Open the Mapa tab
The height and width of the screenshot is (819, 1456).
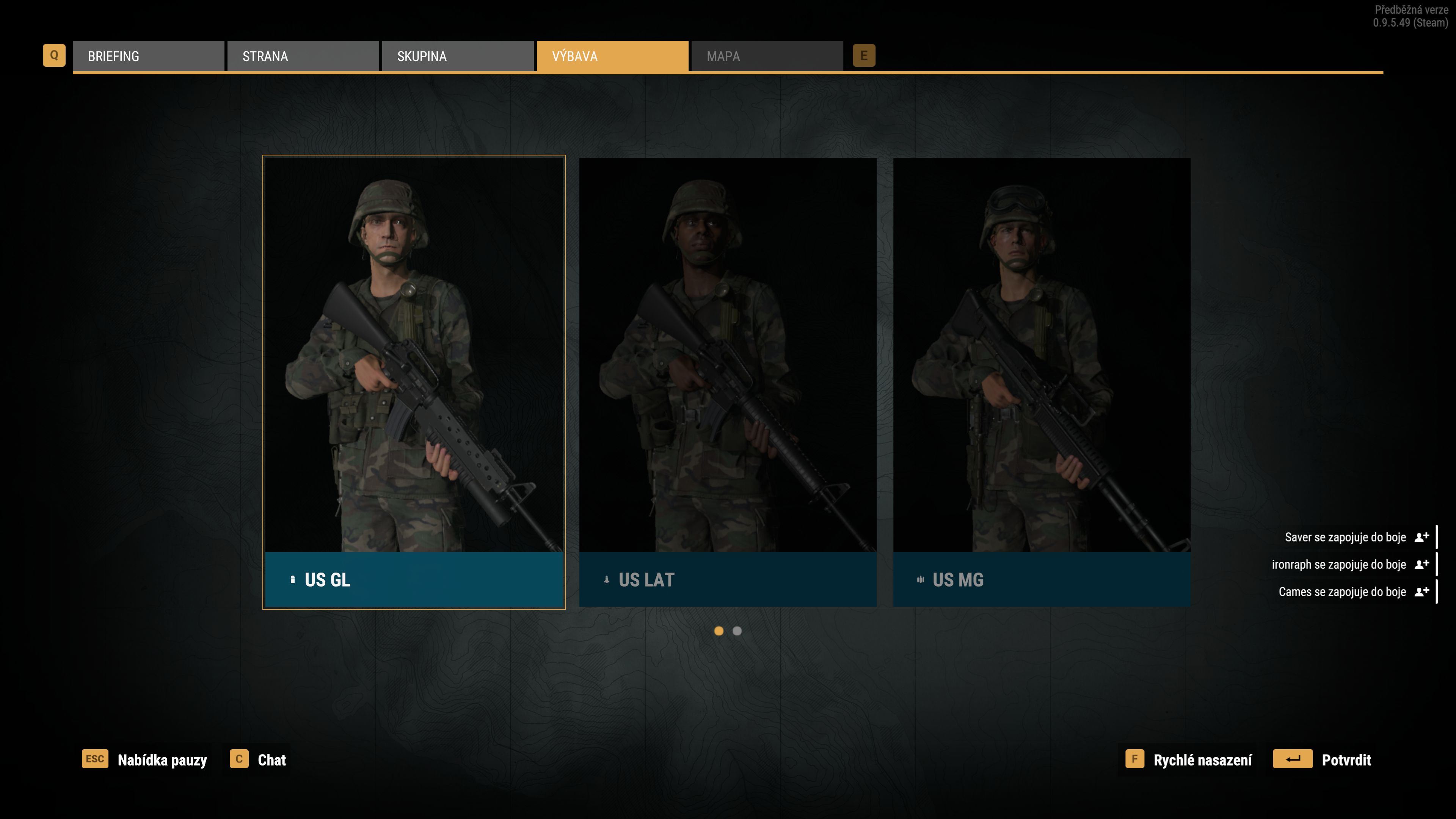coord(766,56)
